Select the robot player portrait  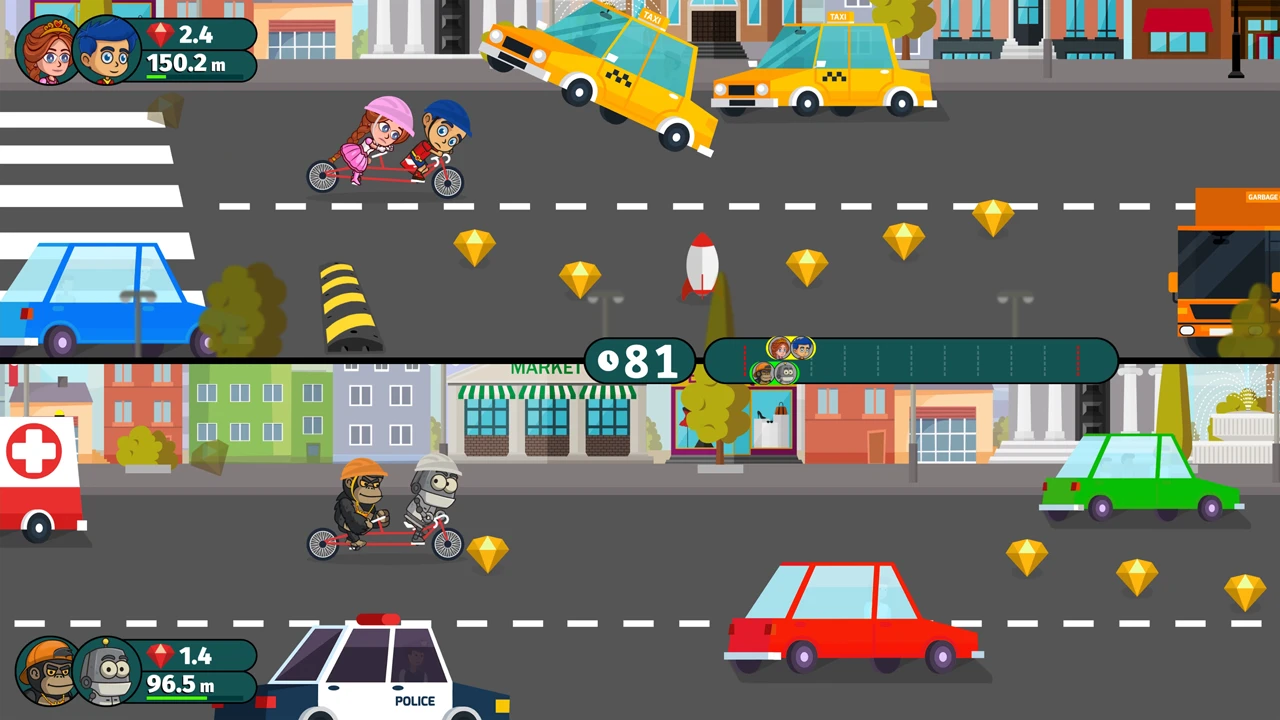click(x=108, y=671)
